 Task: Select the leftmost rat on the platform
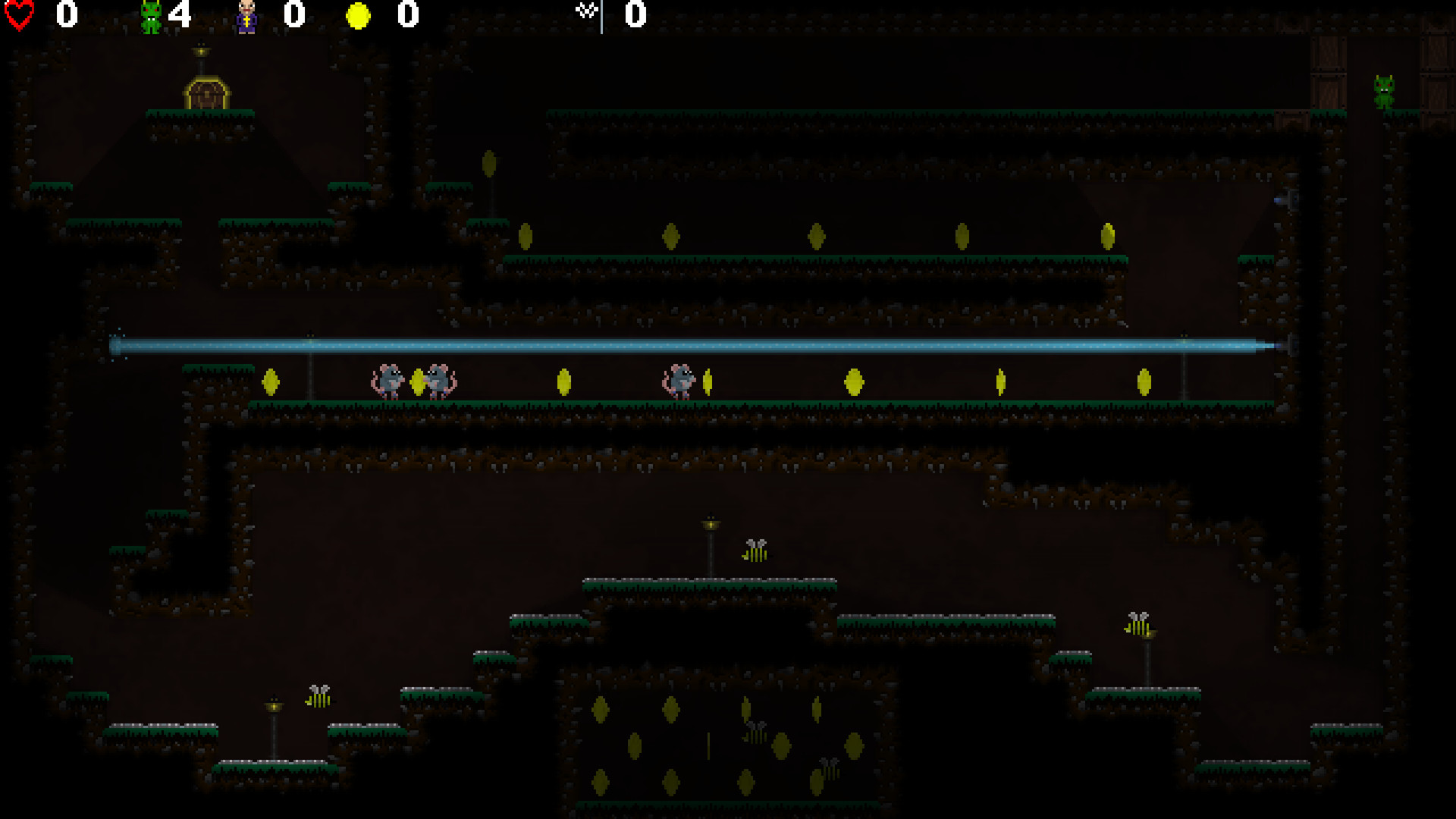pyautogui.click(x=387, y=379)
